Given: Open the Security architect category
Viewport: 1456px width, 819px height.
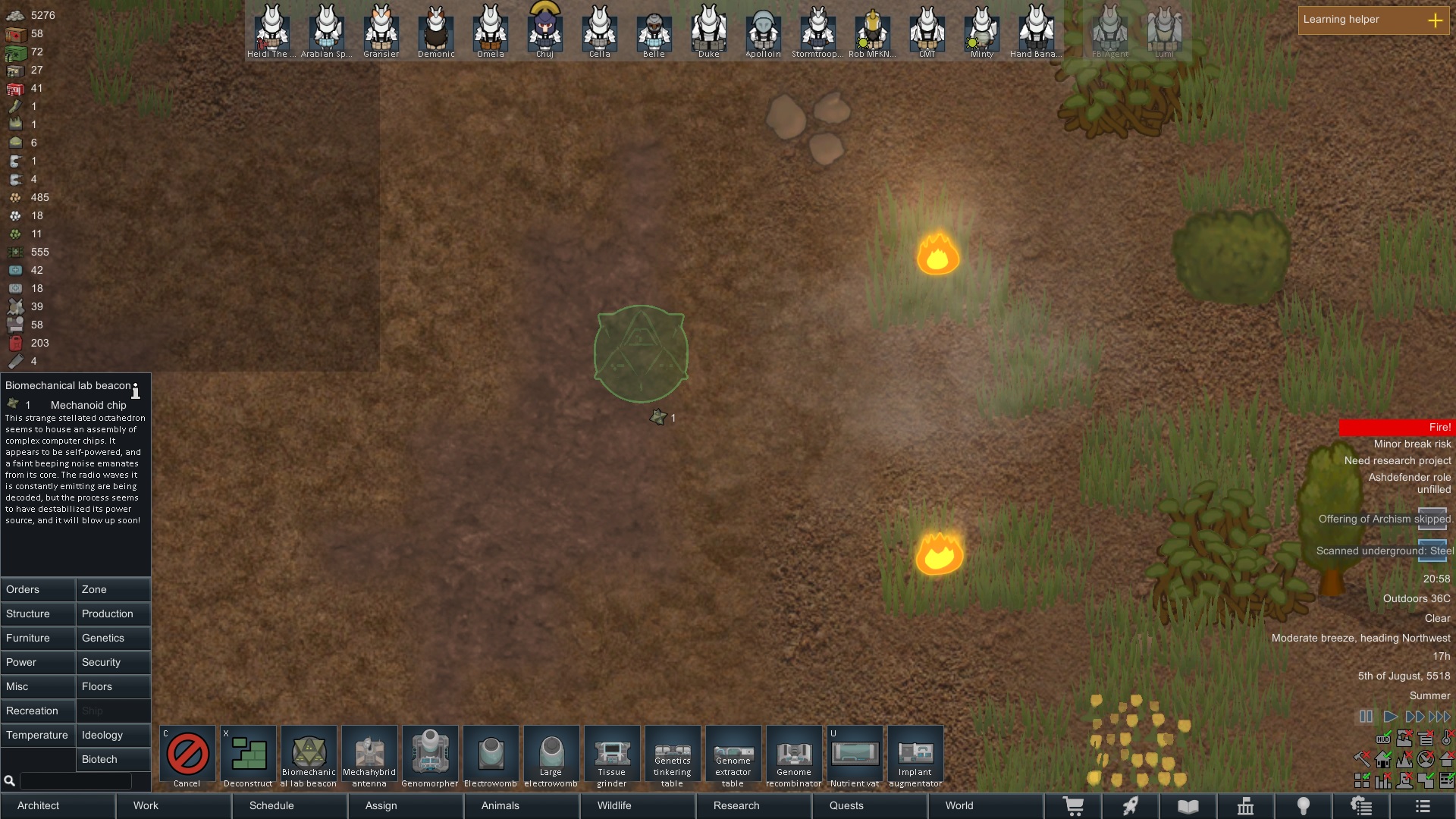Looking at the screenshot, I should pyautogui.click(x=113, y=662).
